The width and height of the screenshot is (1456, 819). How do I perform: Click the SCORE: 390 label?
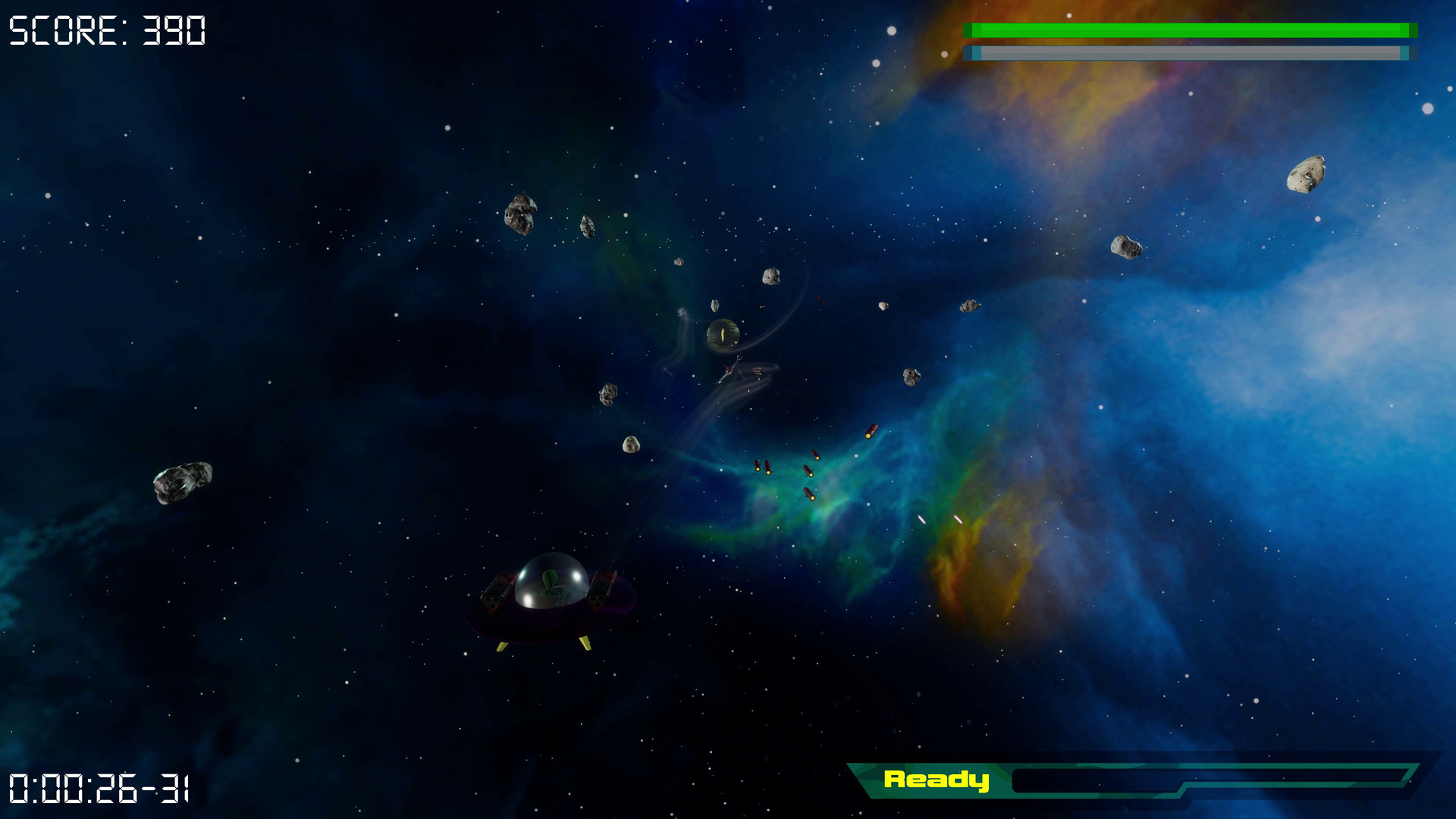coord(106,30)
